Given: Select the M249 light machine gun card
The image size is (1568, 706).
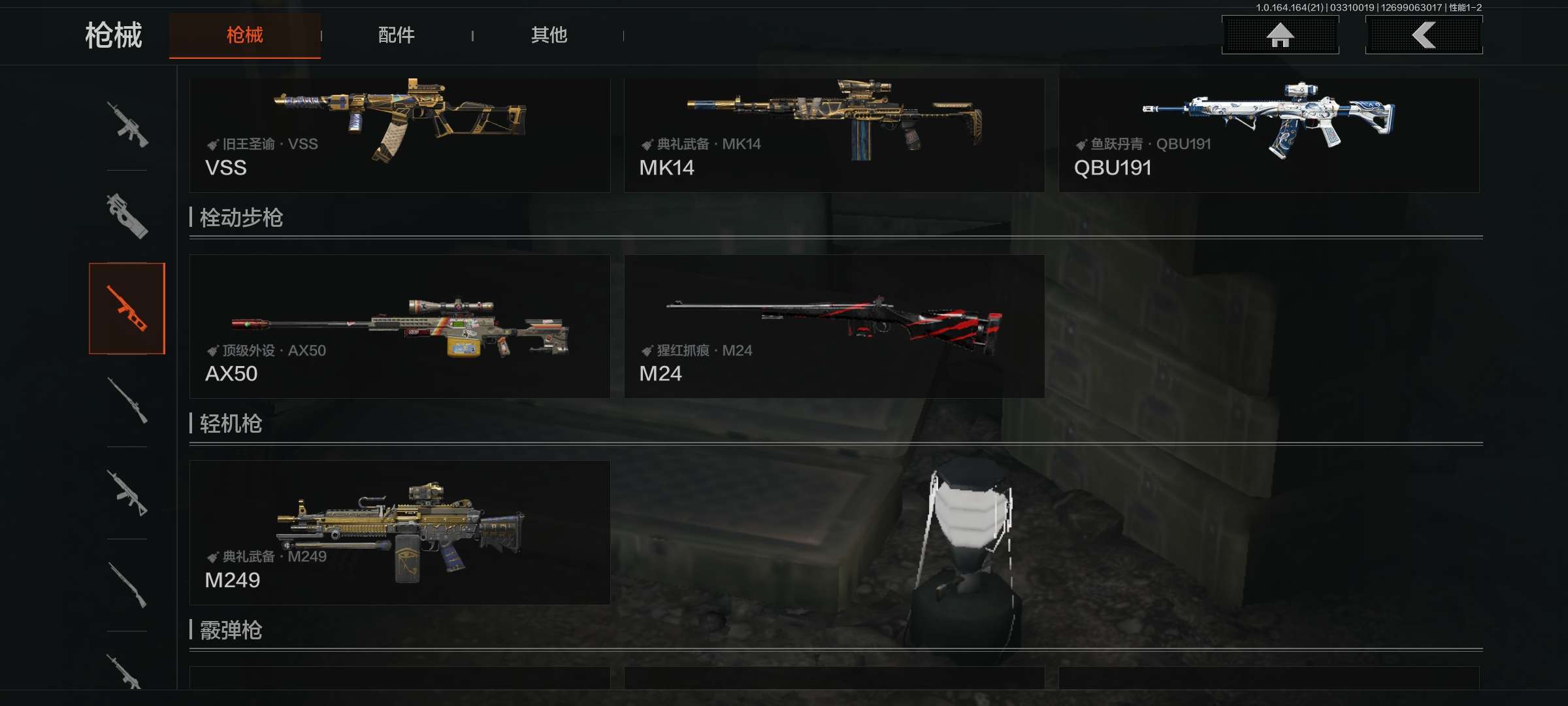Looking at the screenshot, I should click(399, 532).
